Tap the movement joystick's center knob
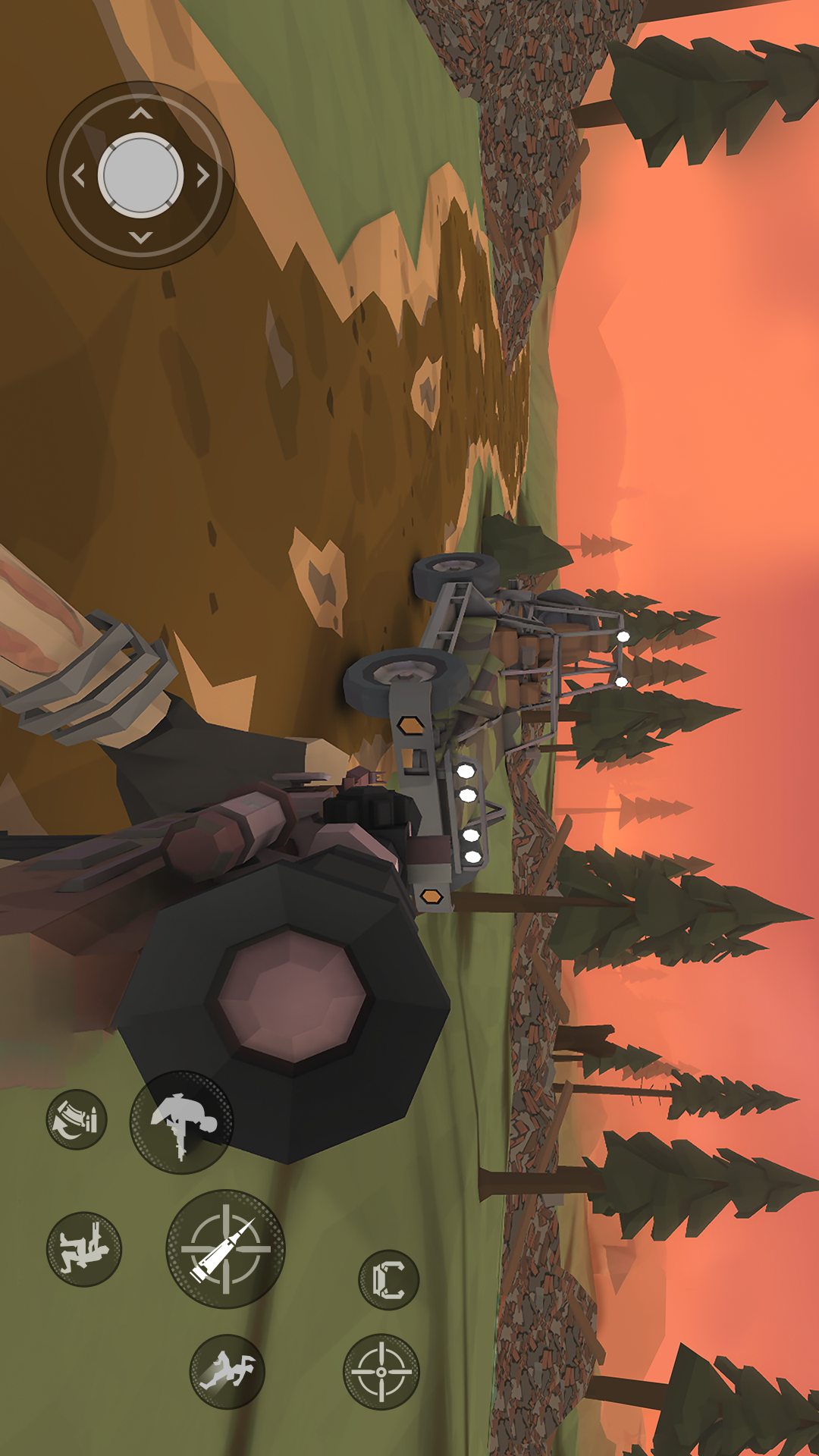Image resolution: width=819 pixels, height=1456 pixels. (x=140, y=175)
